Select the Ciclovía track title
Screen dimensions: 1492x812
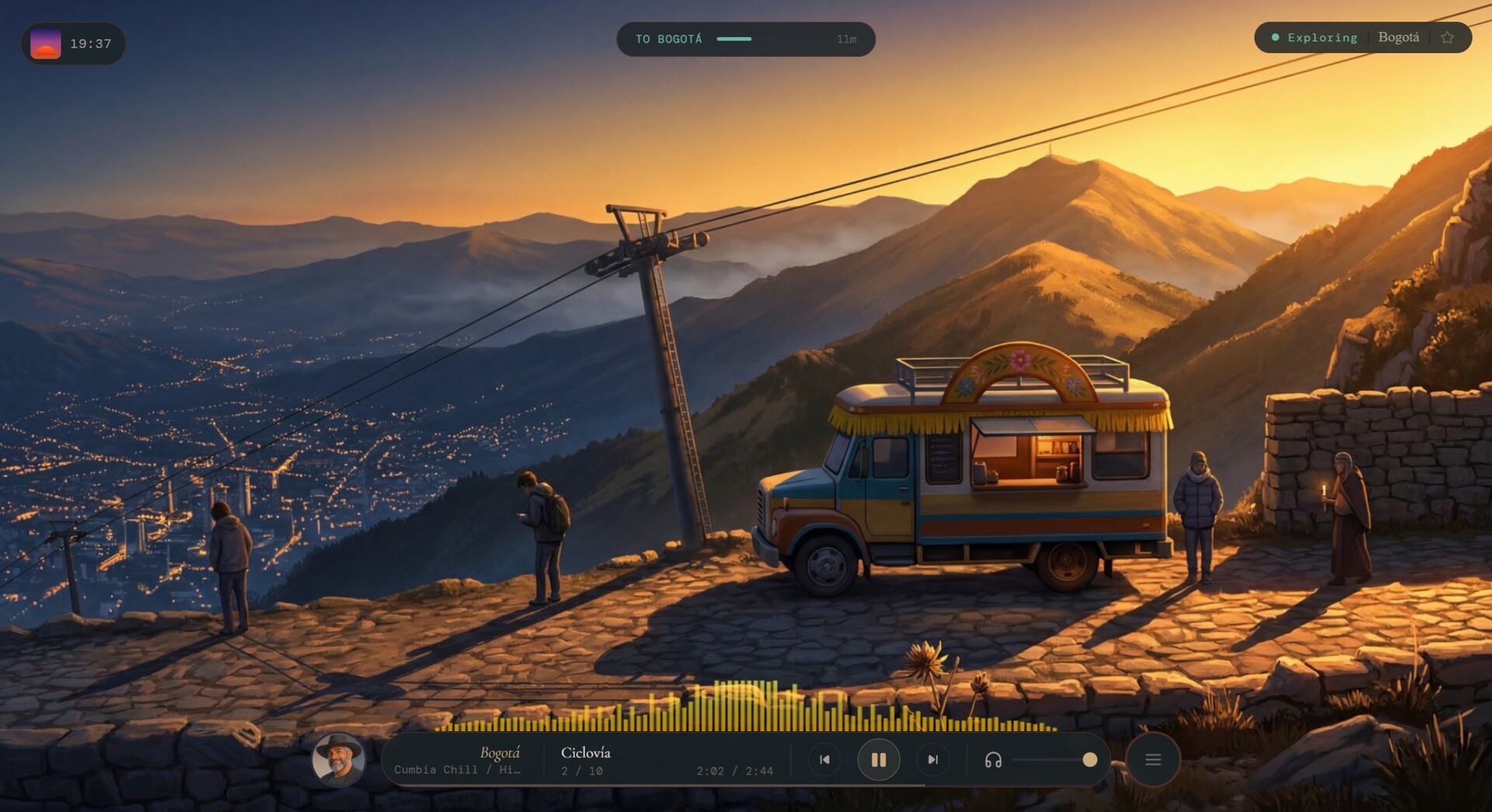click(x=586, y=752)
